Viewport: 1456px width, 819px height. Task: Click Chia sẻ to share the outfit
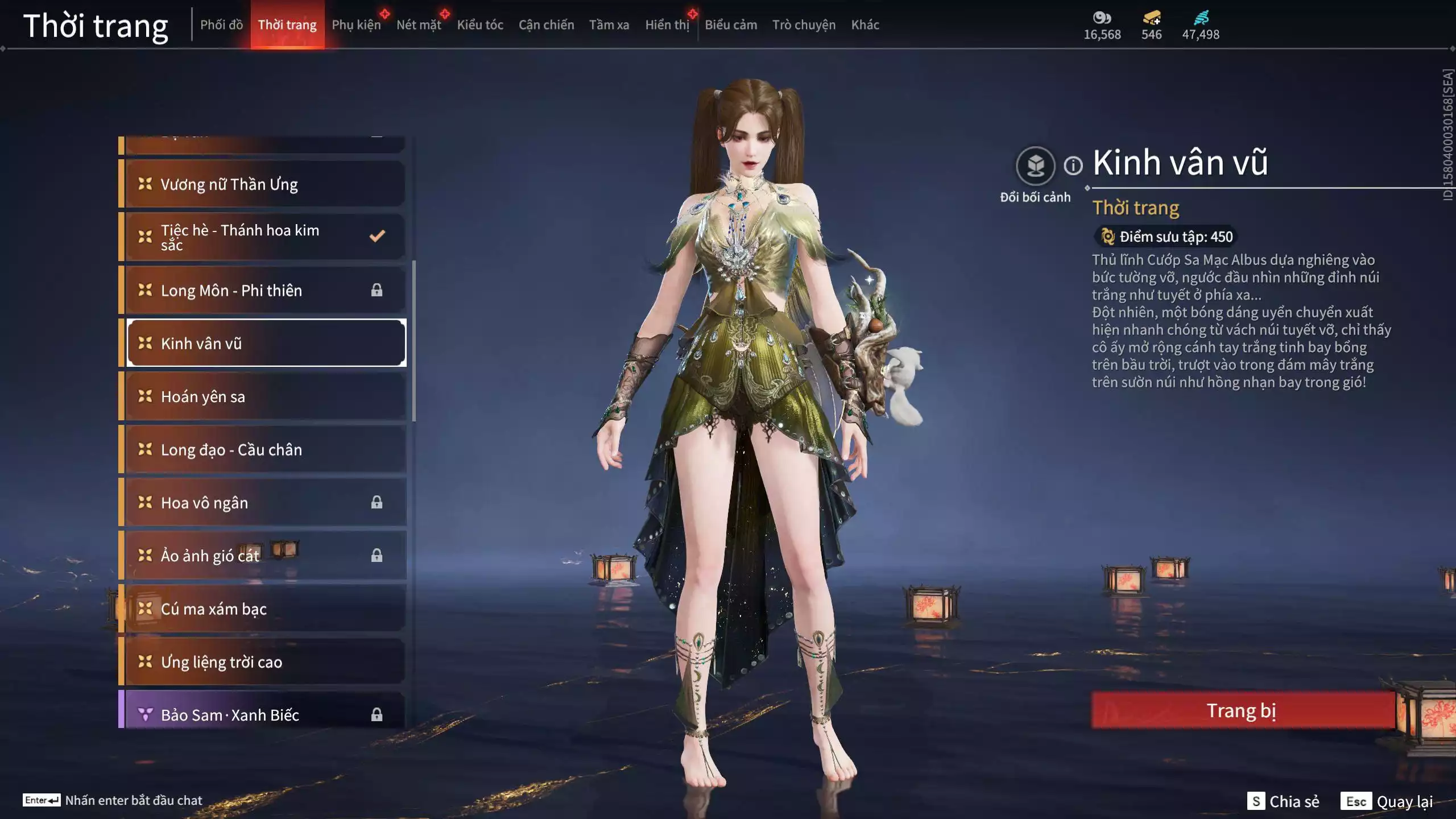coord(1284,802)
